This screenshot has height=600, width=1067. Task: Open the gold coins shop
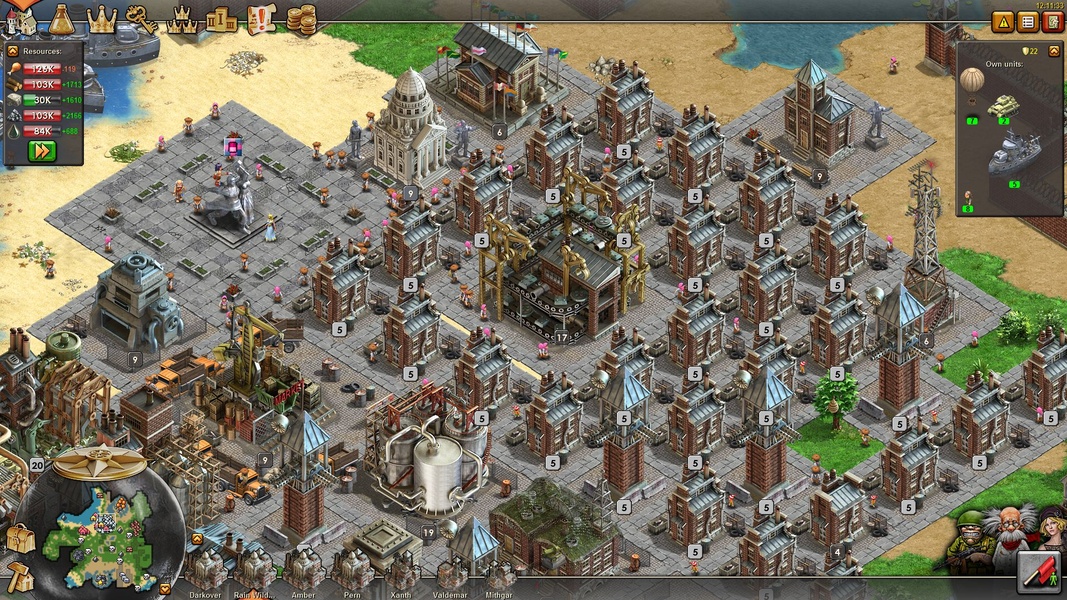[x=301, y=18]
